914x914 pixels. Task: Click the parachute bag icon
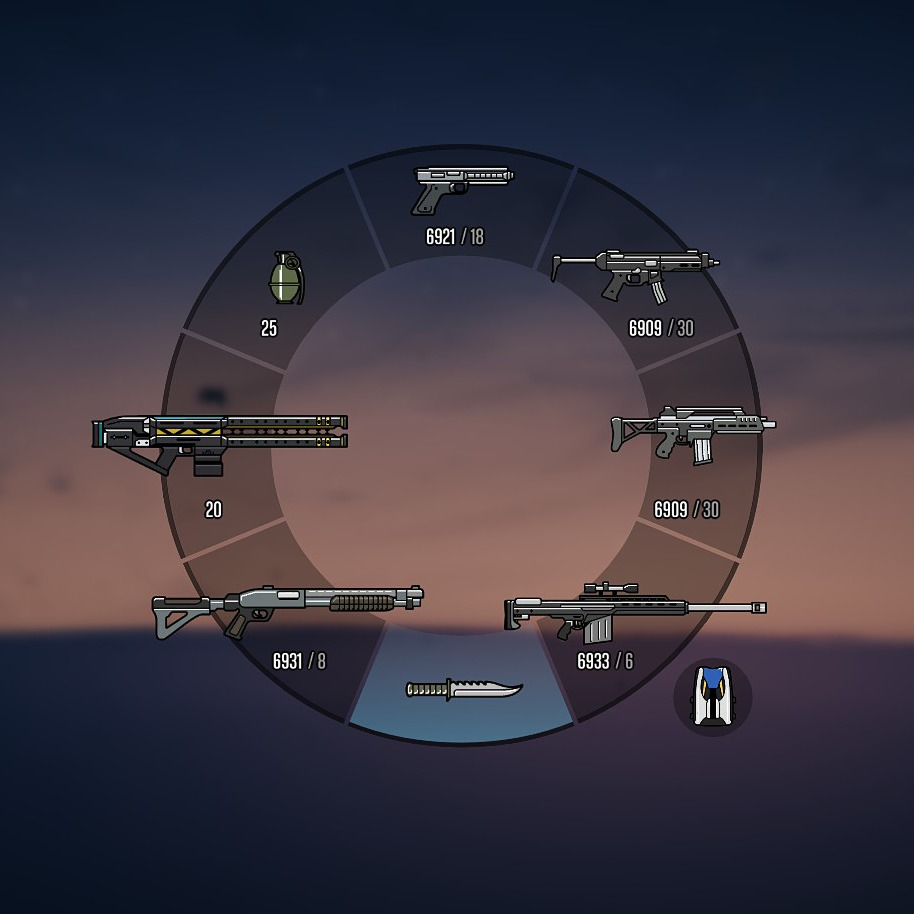(712, 695)
